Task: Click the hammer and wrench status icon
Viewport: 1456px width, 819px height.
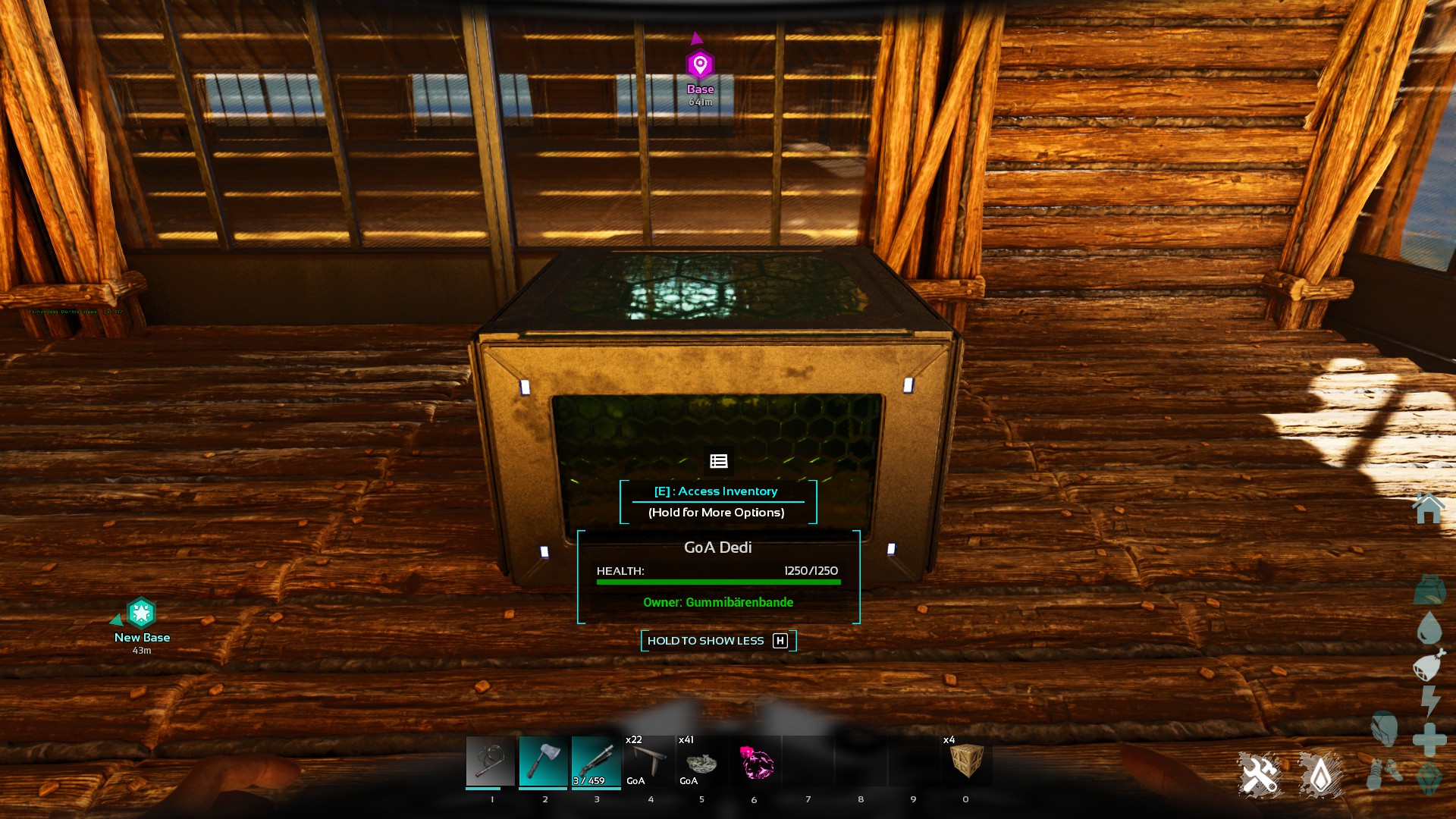Action: 1260,775
